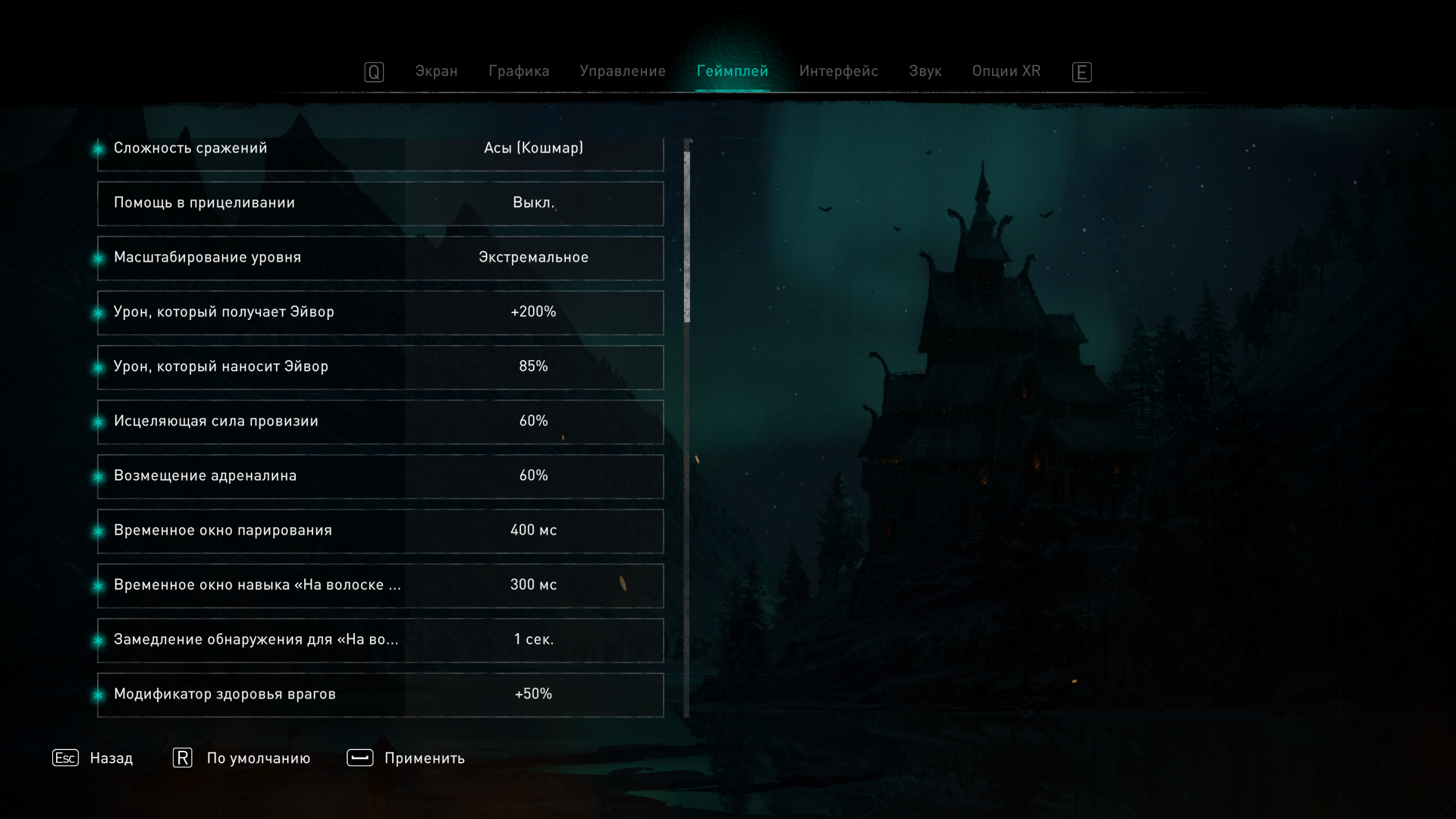This screenshot has width=1456, height=819.
Task: Go back with the Назад button
Action: click(x=93, y=758)
